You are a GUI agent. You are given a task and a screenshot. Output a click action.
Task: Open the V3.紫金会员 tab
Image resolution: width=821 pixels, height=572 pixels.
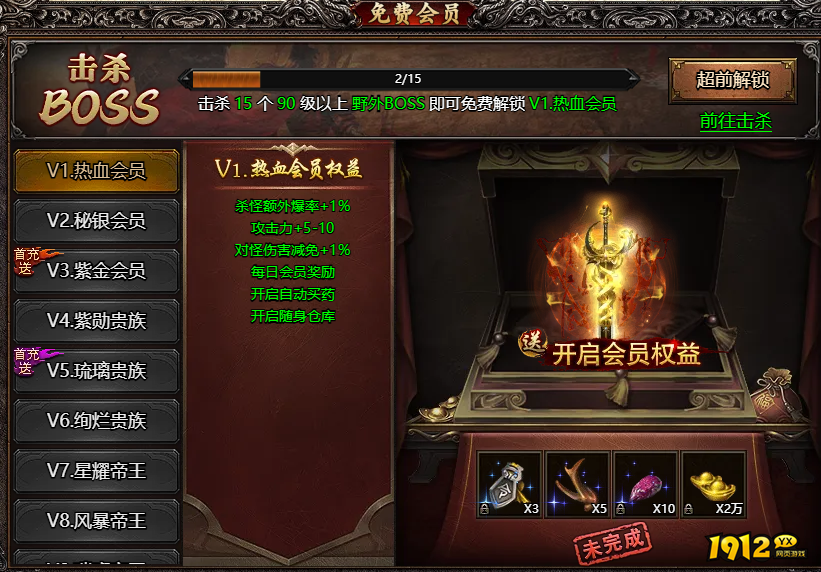coord(97,271)
